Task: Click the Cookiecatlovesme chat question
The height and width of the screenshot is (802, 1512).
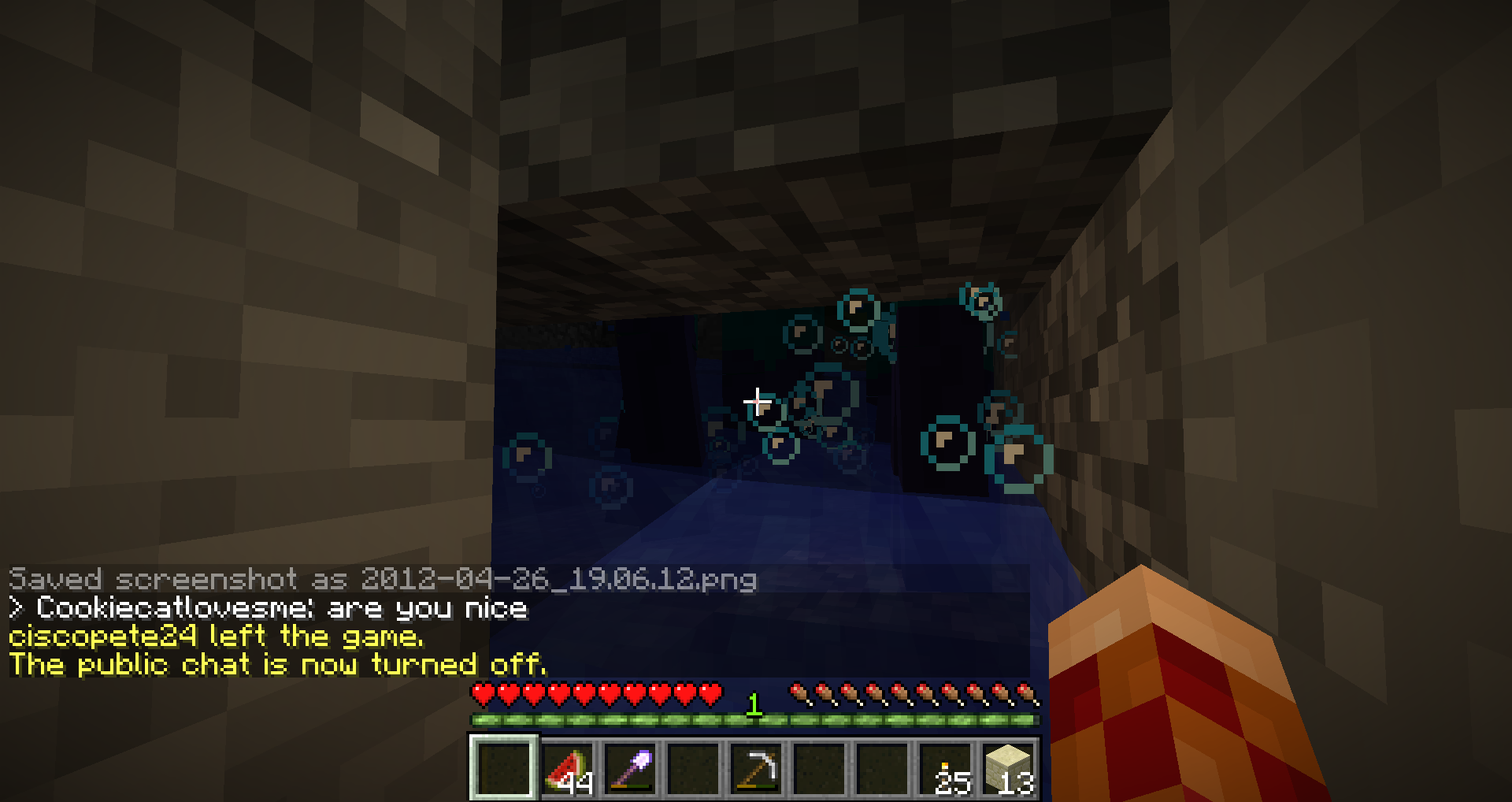Action: pos(268,609)
